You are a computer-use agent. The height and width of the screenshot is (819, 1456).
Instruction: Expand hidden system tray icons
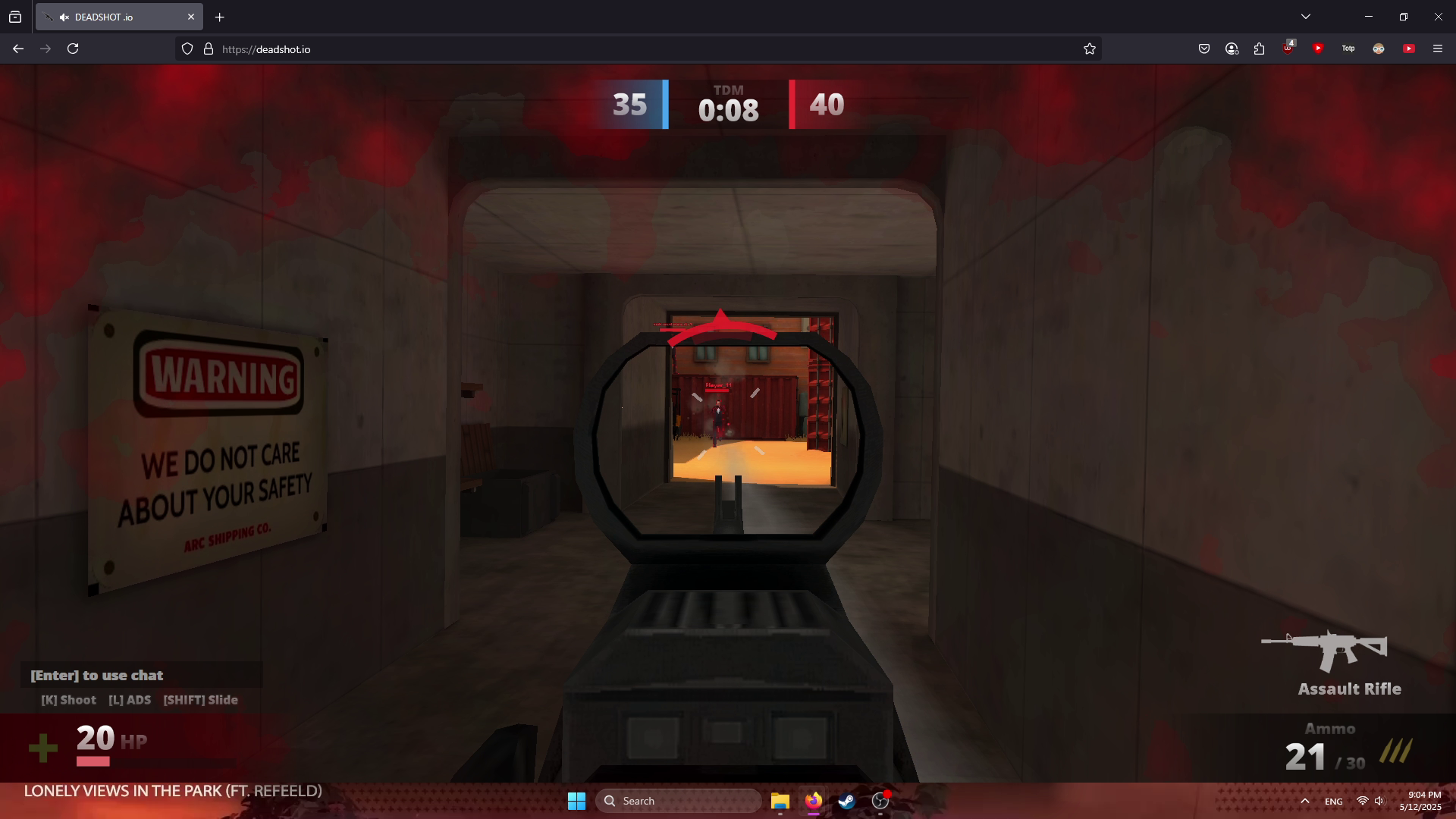[1305, 801]
